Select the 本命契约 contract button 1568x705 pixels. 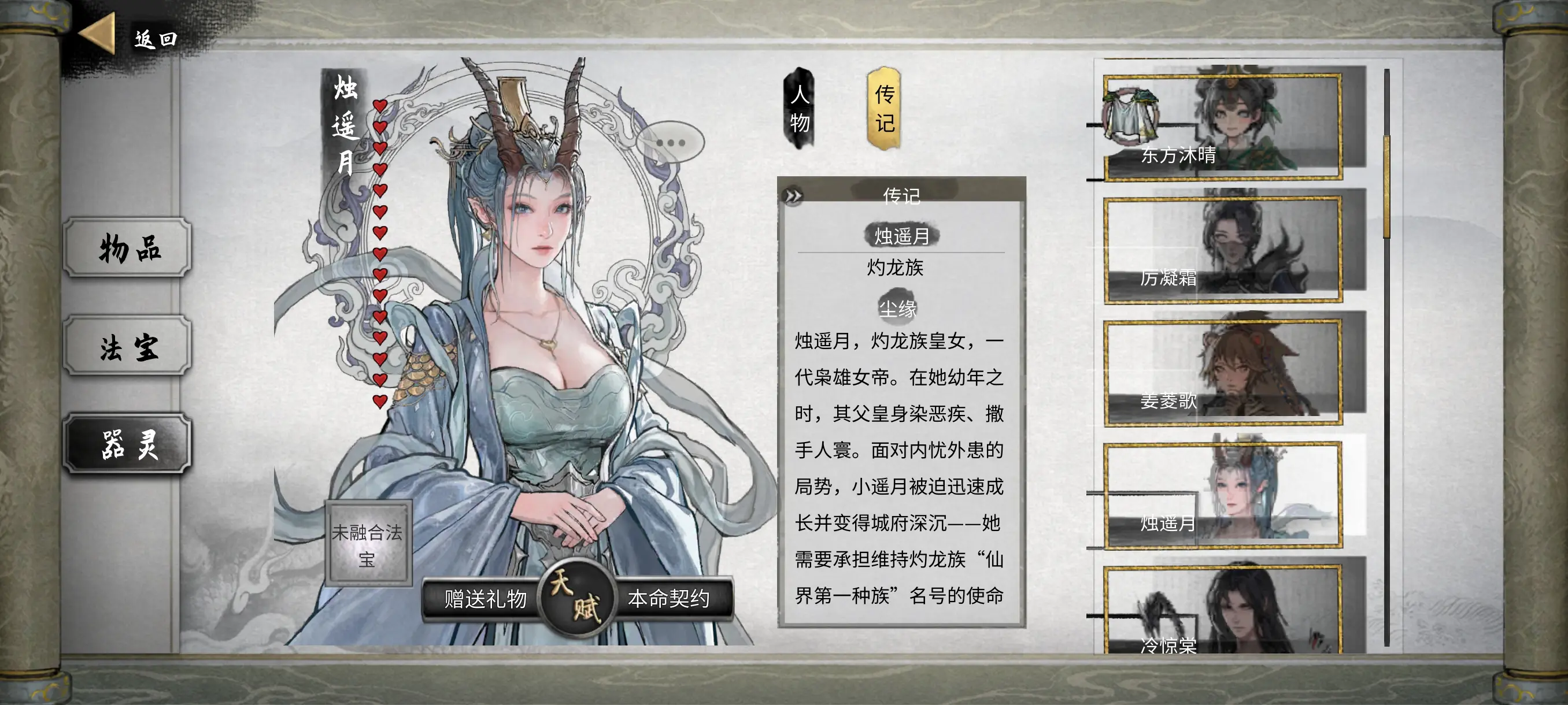(668, 599)
